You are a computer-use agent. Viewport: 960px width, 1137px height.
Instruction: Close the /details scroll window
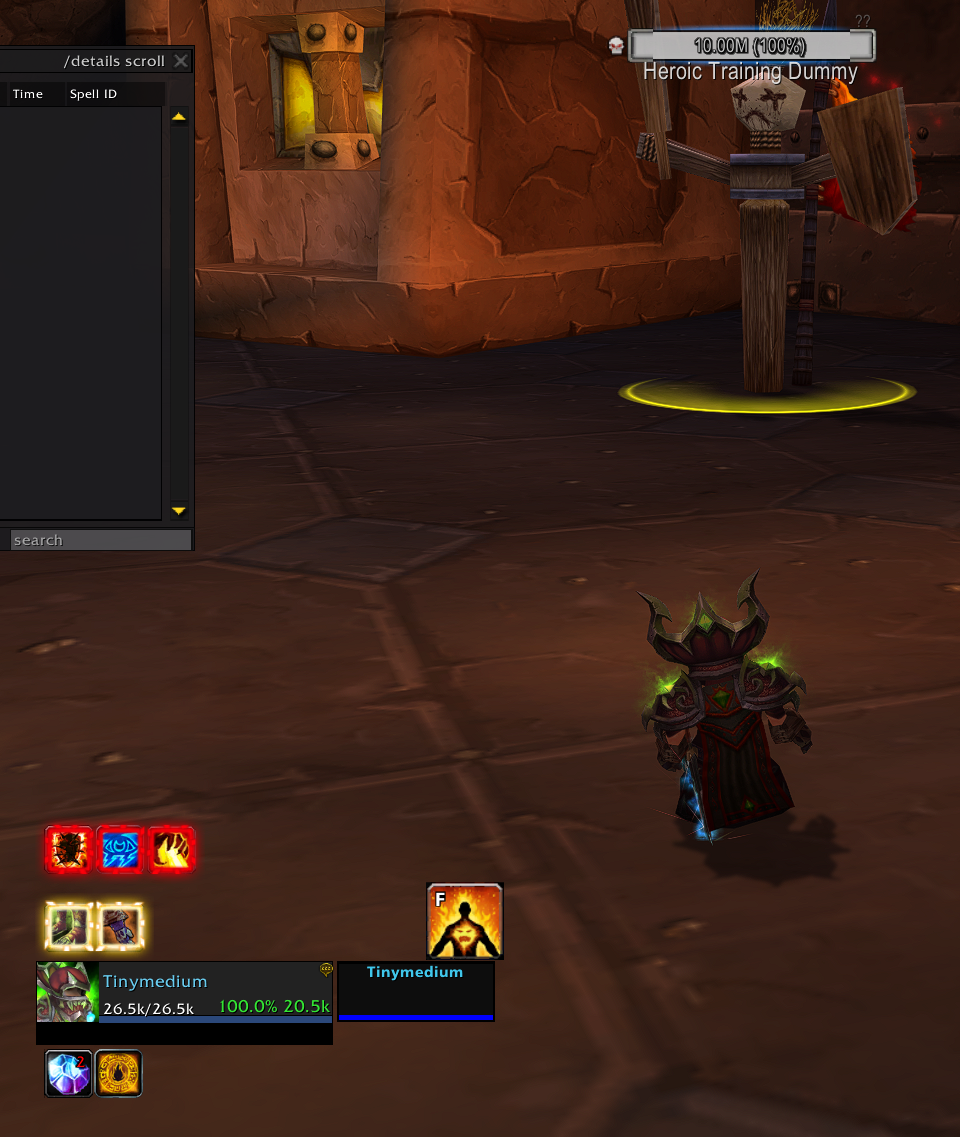[x=180, y=61]
